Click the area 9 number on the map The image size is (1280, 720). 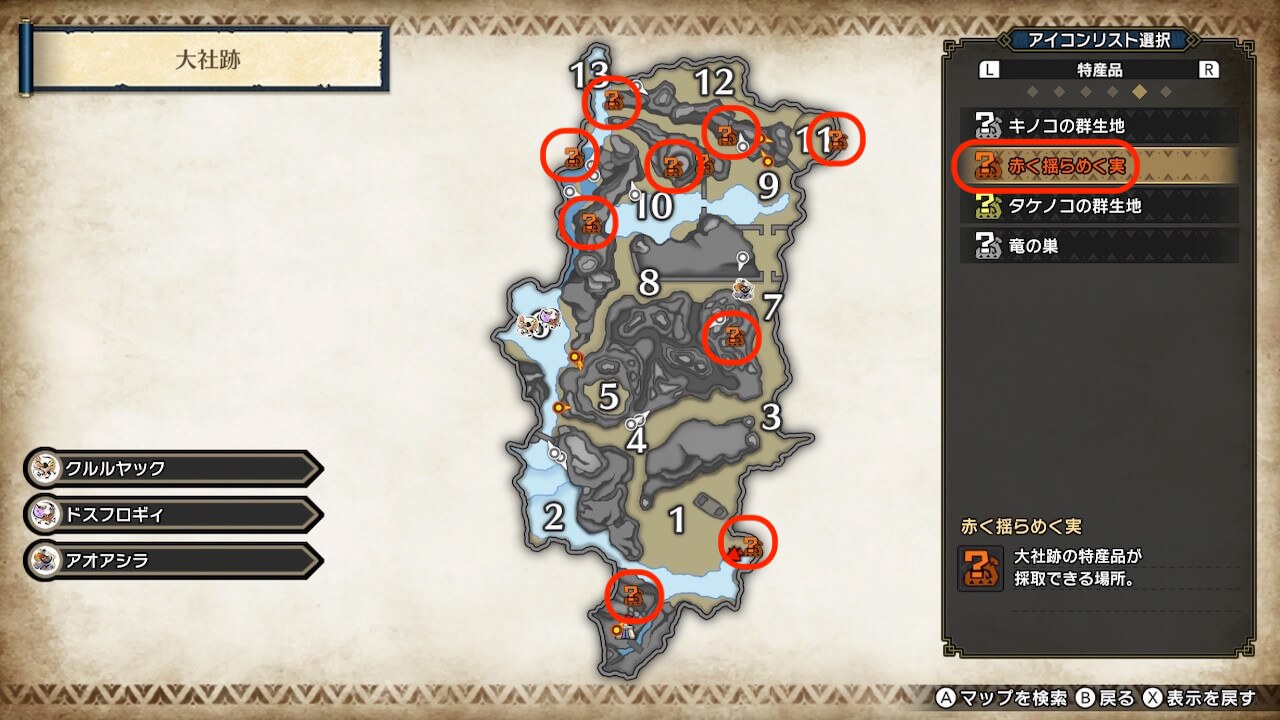point(768,186)
